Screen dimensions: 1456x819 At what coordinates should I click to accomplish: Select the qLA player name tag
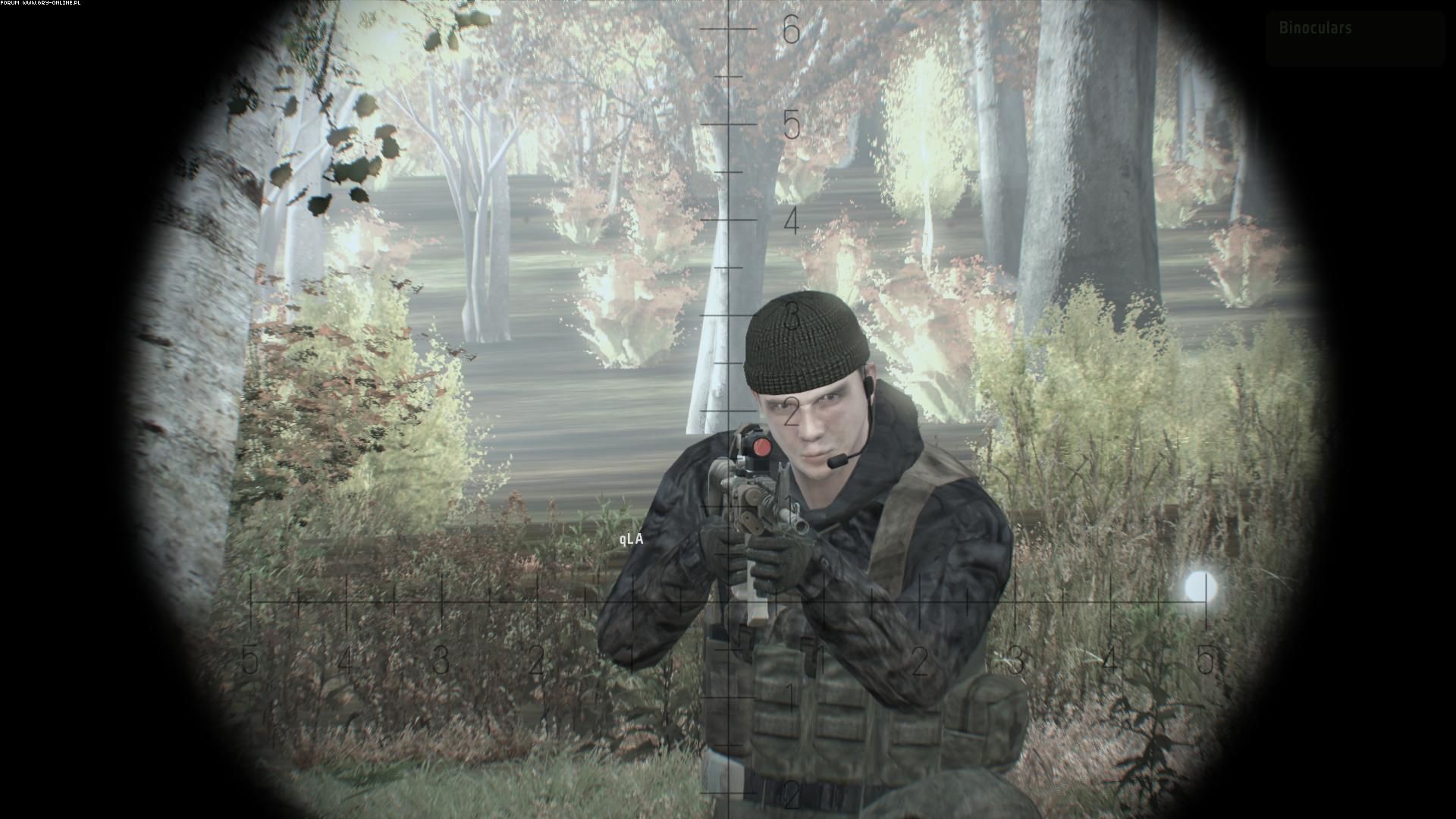coord(631,539)
